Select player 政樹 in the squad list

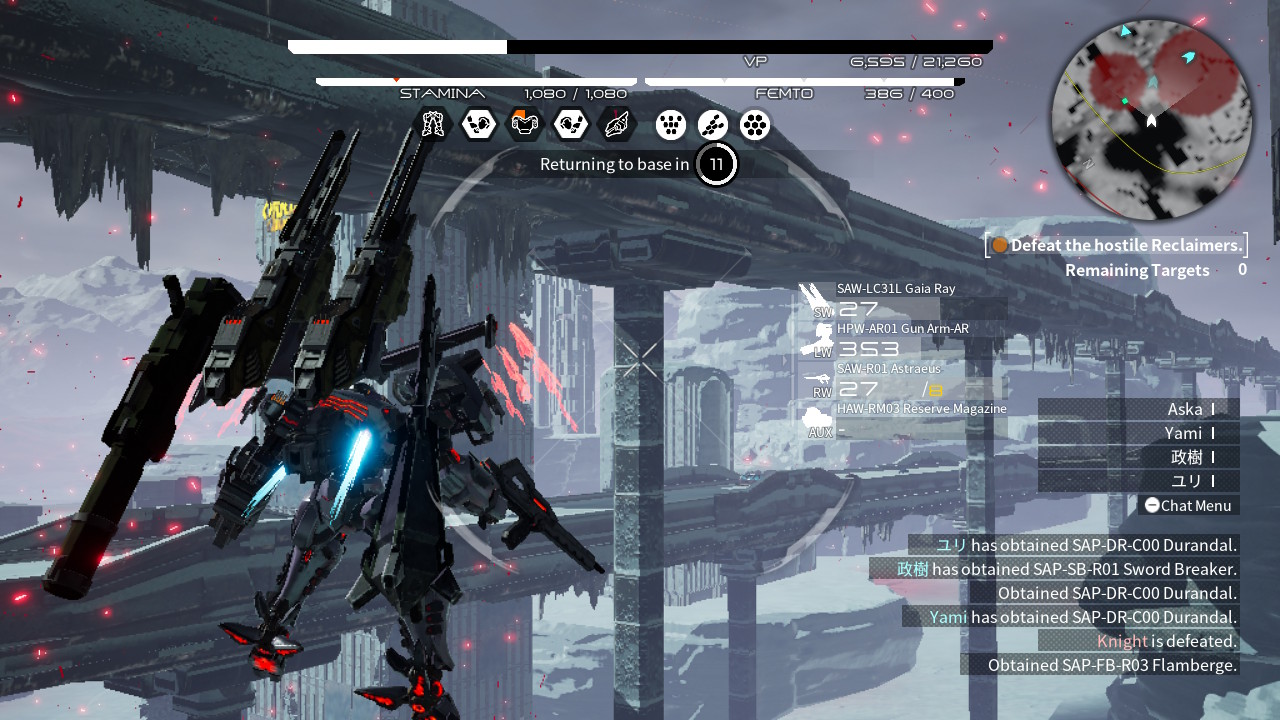(1186, 457)
